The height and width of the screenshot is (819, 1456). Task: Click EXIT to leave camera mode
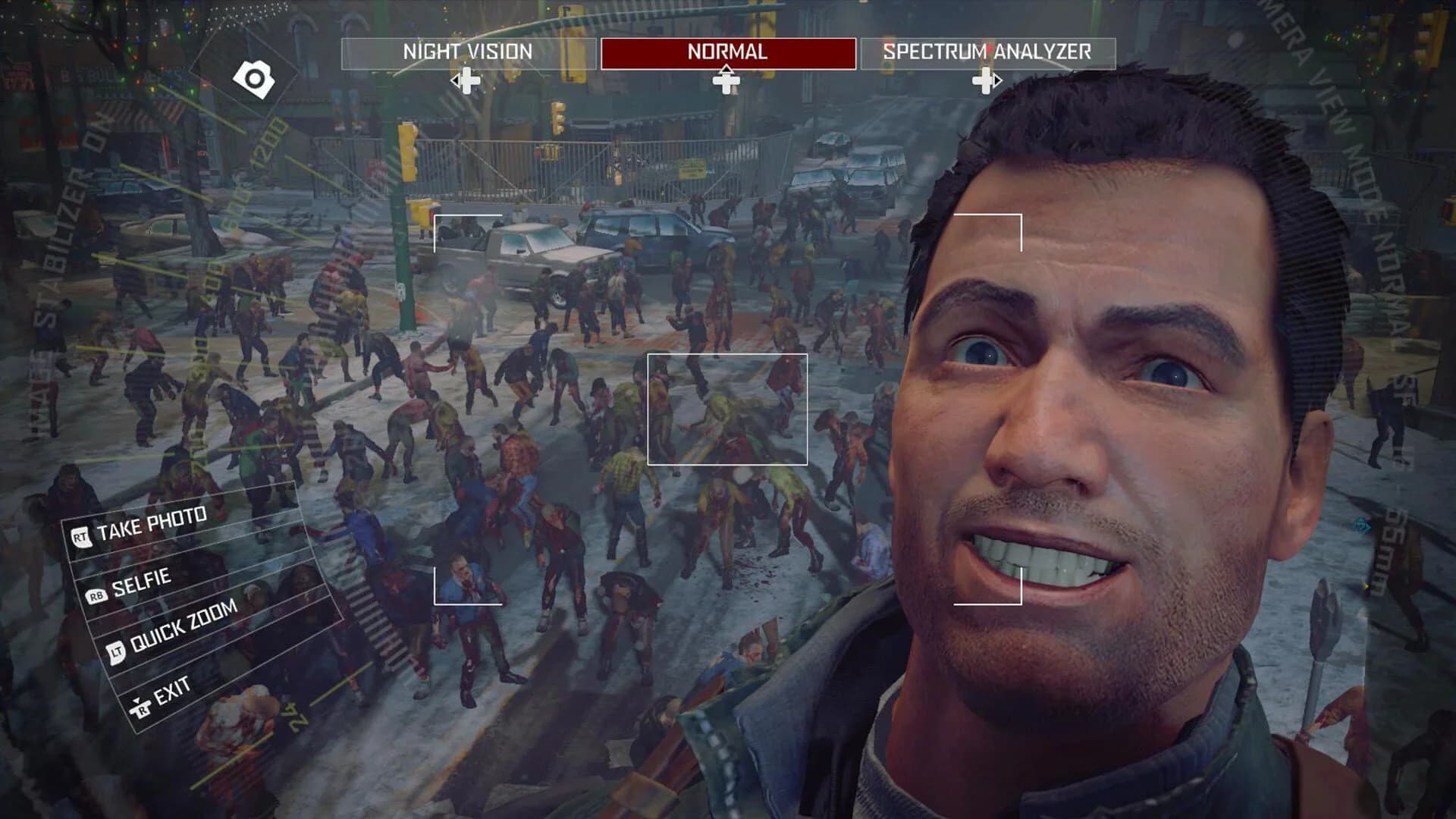(171, 689)
